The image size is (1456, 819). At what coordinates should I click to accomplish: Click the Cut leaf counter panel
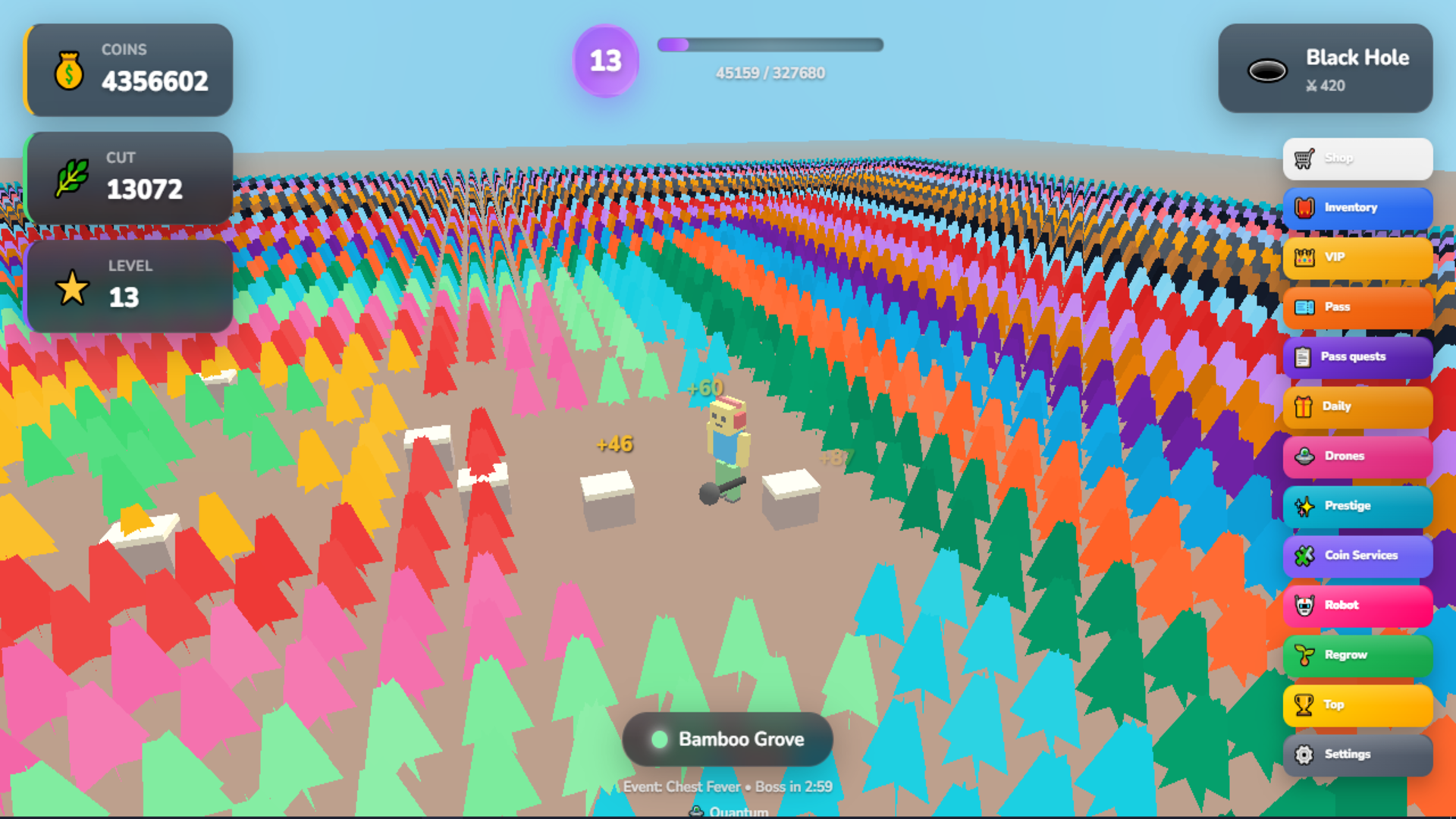(x=129, y=177)
